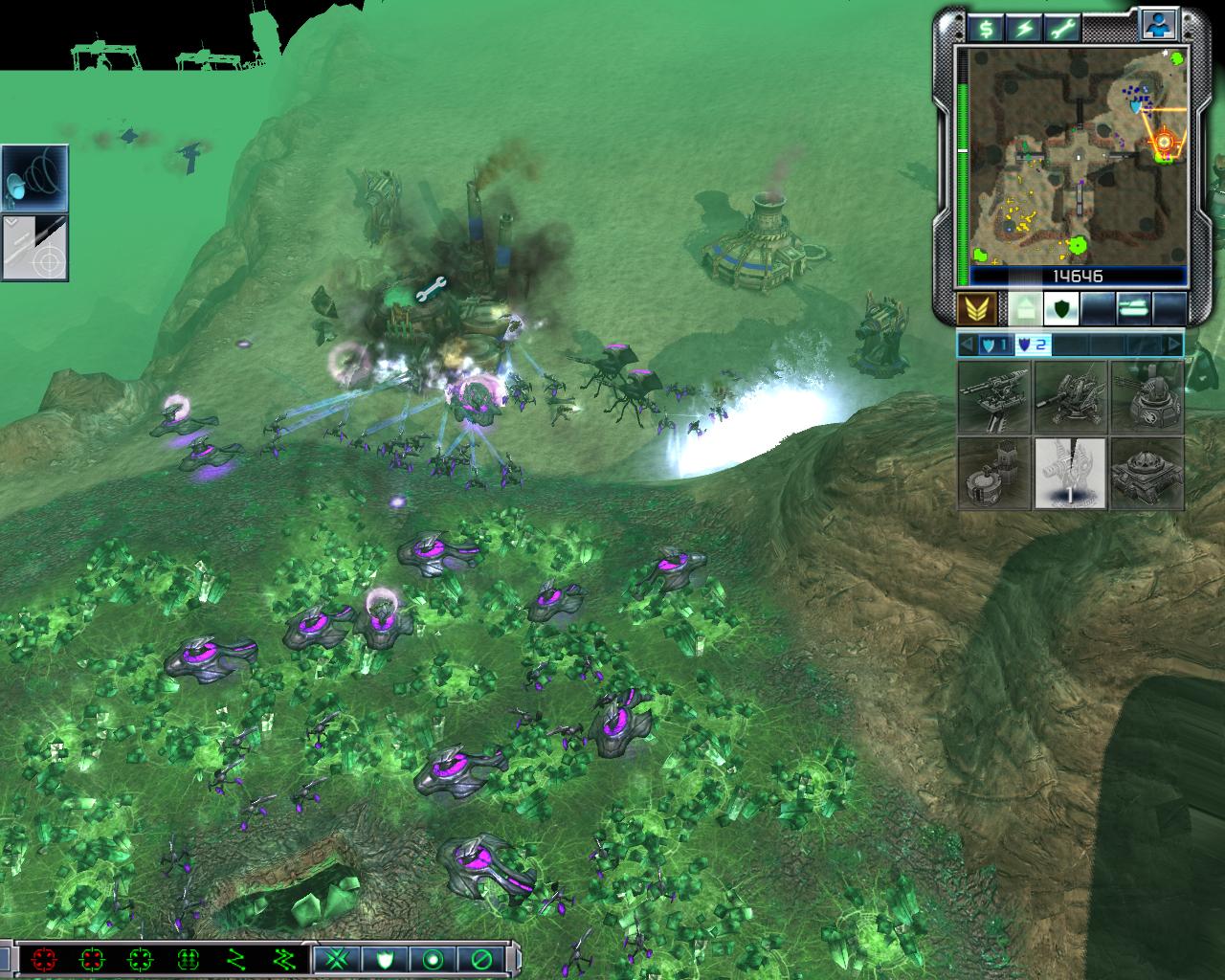Select production queue sub-tab 1
1225x980 pixels.
tap(994, 345)
